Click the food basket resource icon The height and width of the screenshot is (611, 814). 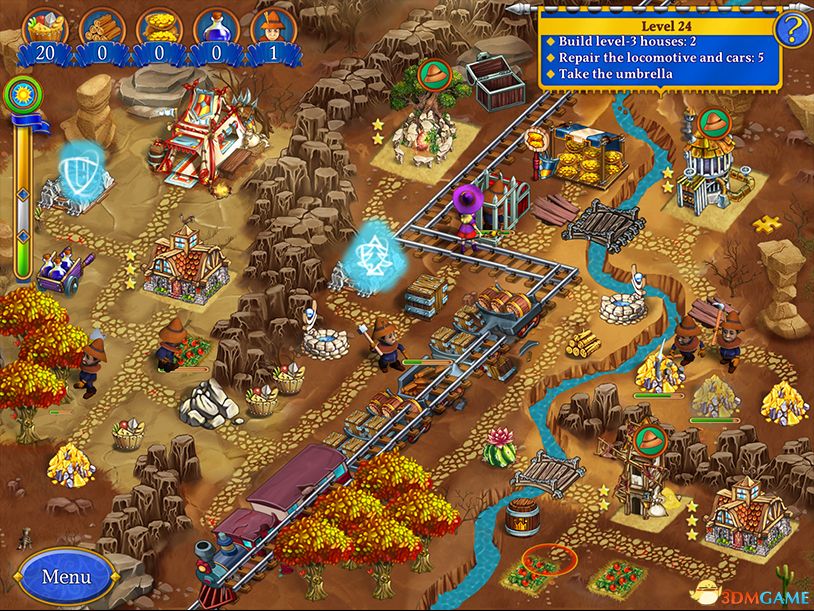pos(42,26)
